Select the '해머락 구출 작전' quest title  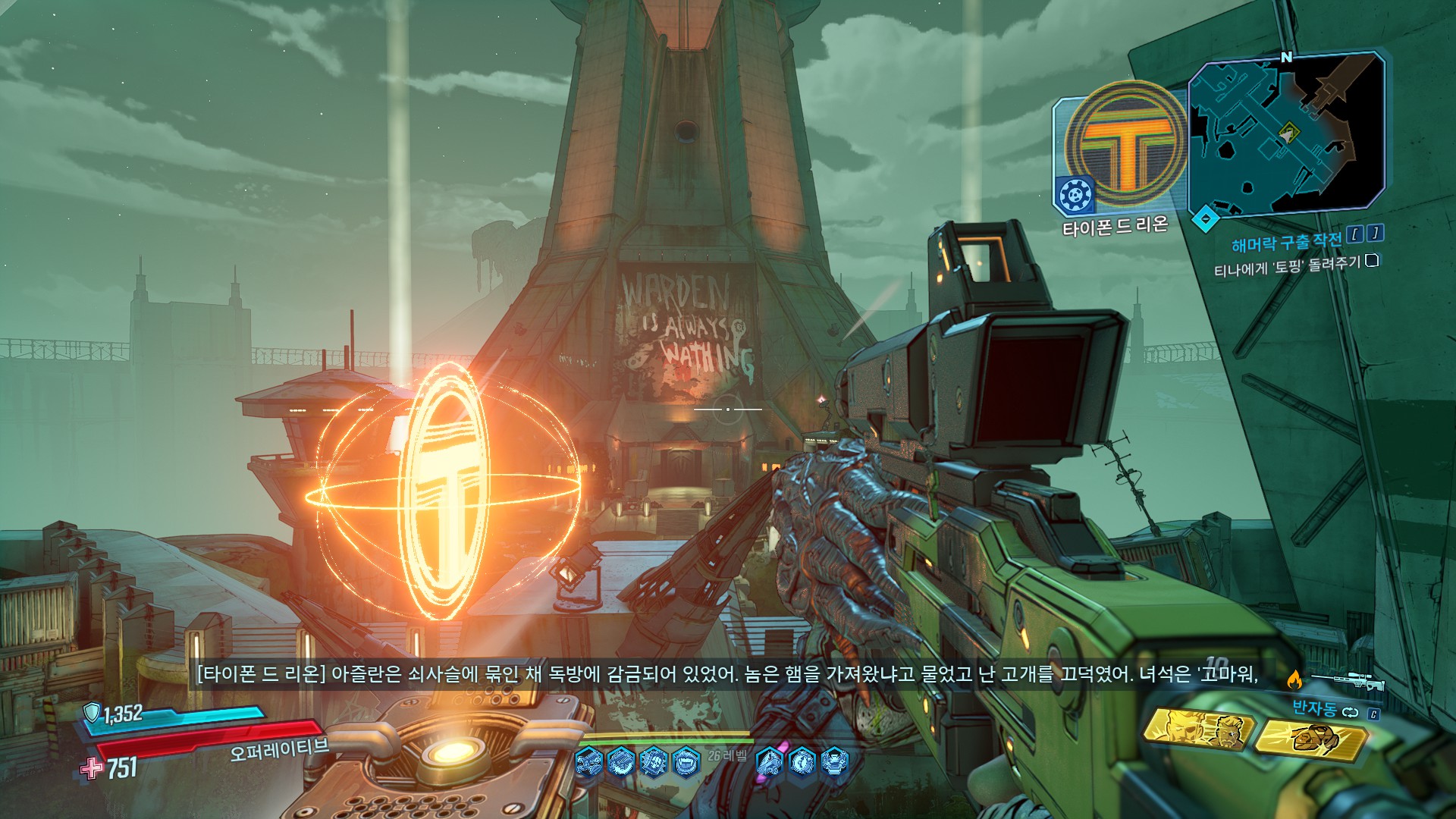pos(1286,242)
